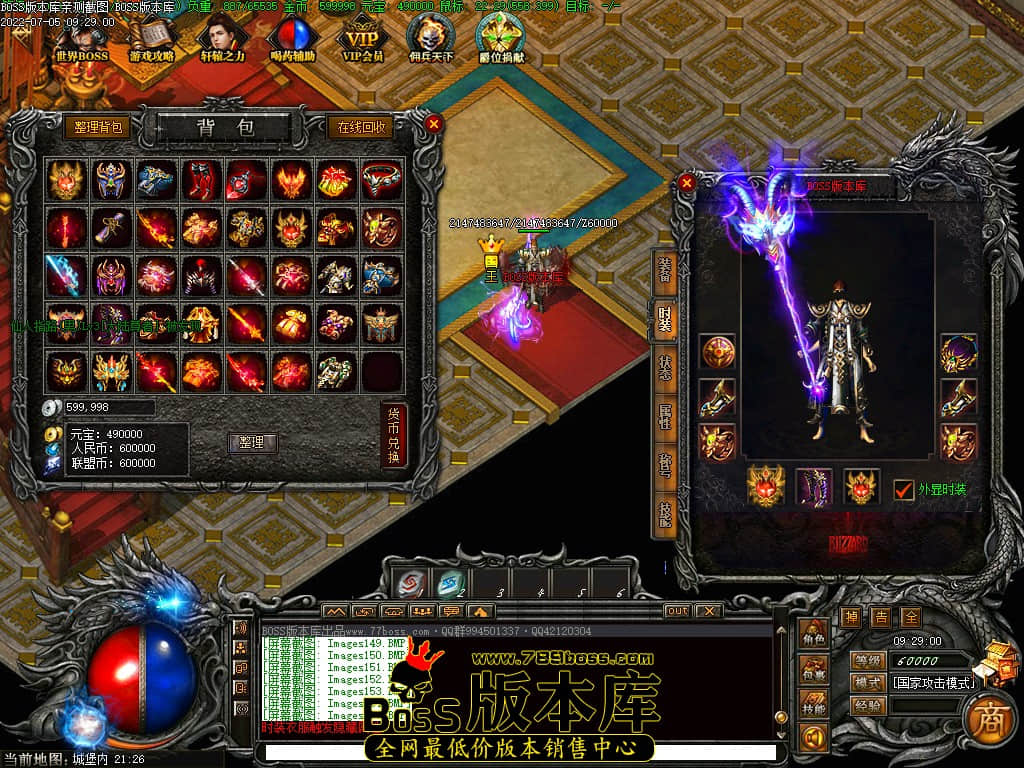
Task: Click the chat text input field
Action: [x=520, y=752]
